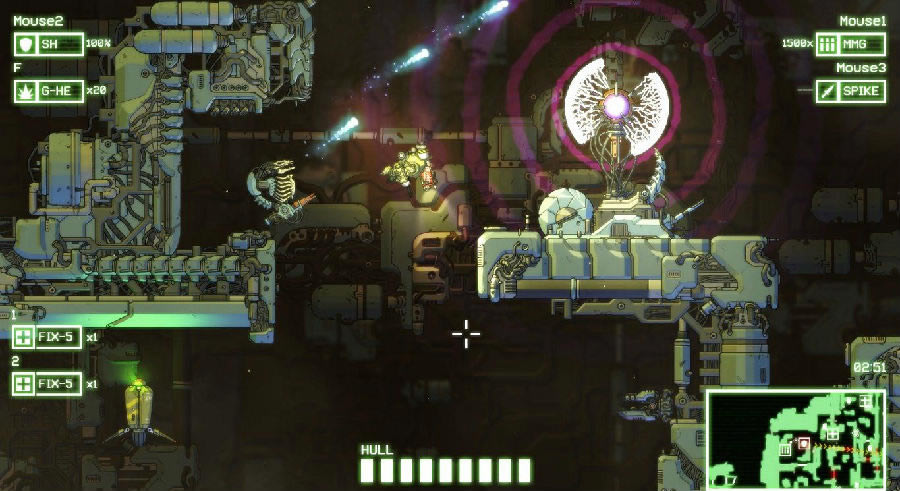This screenshot has height=491, width=900.
Task: Click the green minimap
Action: [x=797, y=438]
